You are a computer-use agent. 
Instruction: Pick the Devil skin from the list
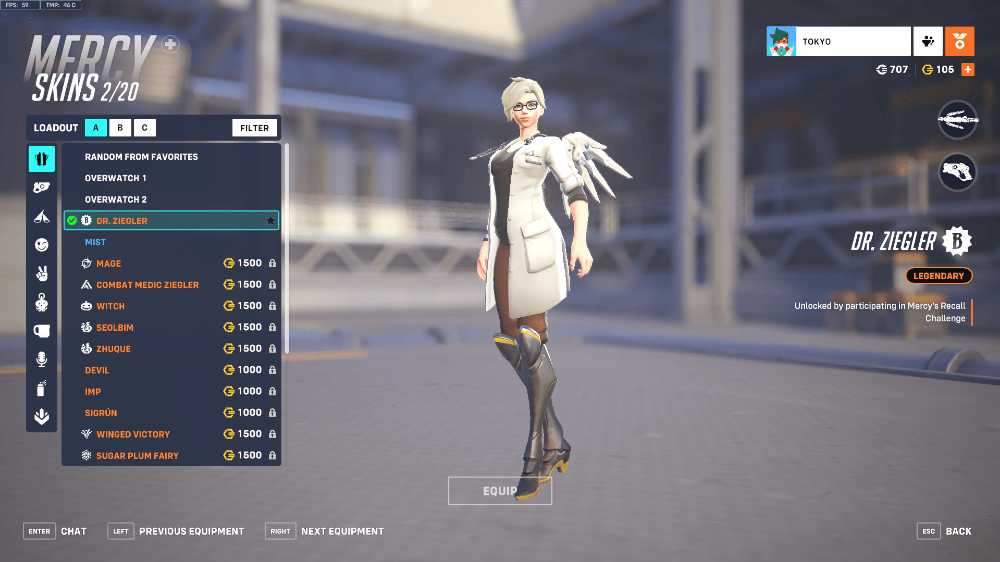coord(97,370)
